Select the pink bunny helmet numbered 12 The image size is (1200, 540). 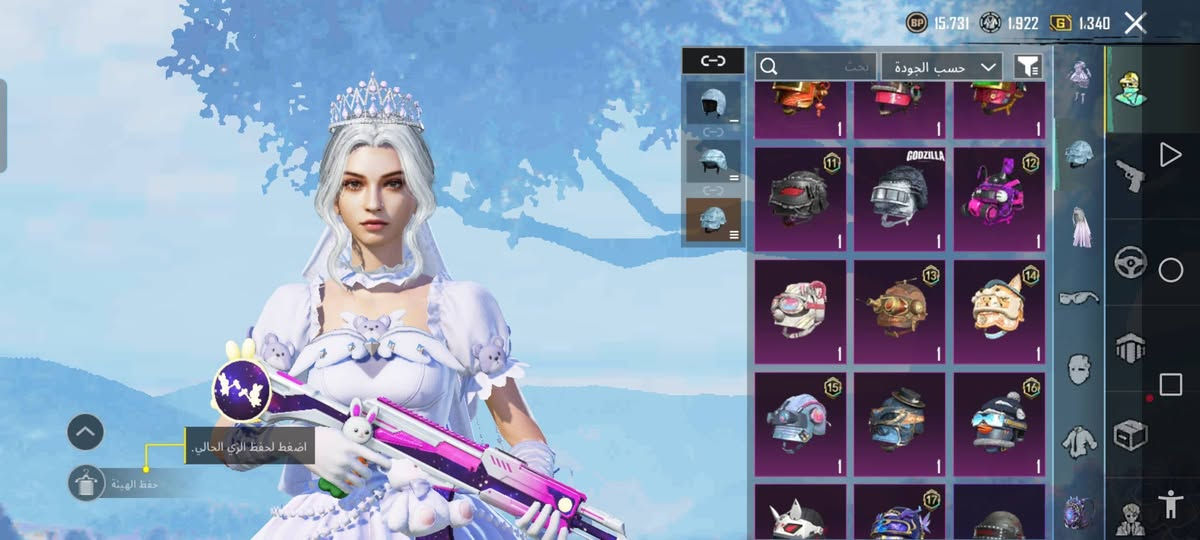pos(998,199)
